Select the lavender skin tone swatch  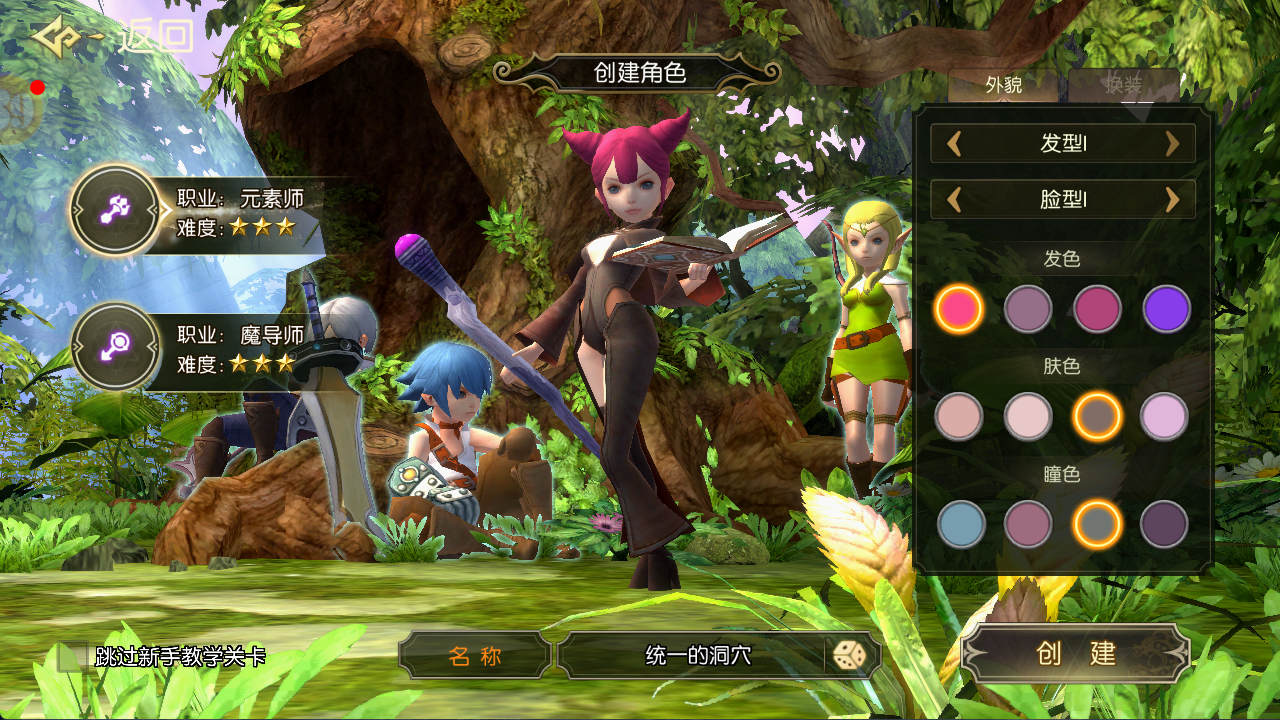coord(1164,416)
